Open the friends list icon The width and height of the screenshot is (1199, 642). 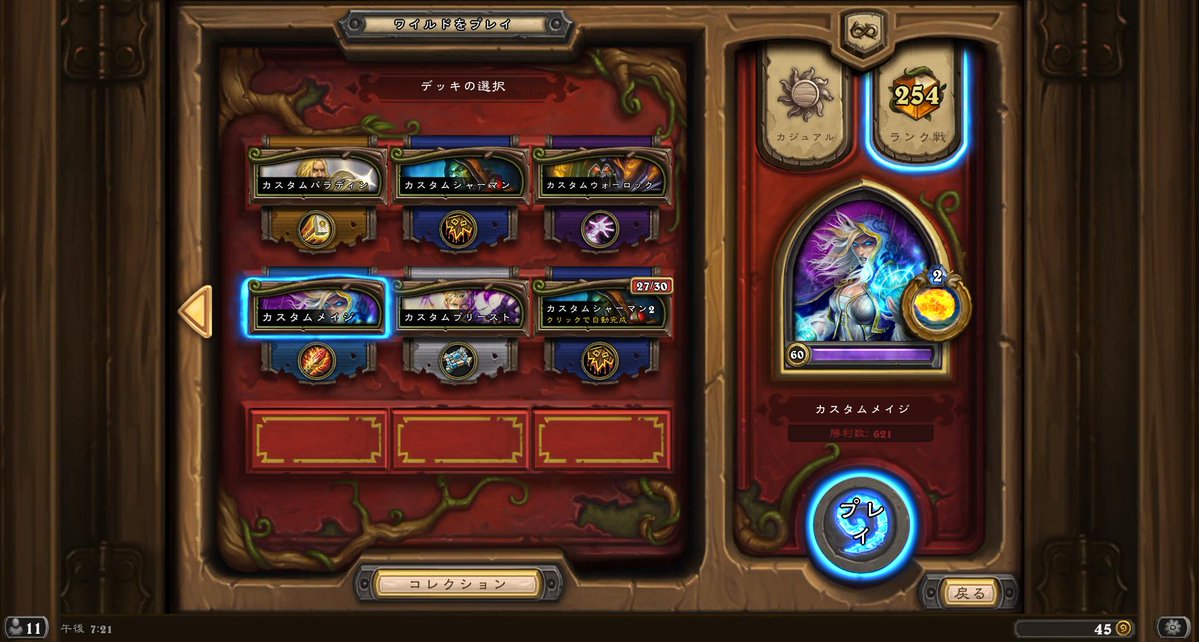(24, 628)
